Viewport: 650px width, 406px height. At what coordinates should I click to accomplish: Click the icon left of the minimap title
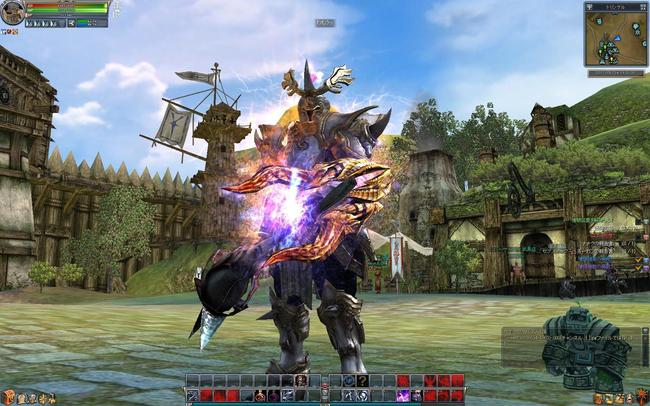pos(591,6)
